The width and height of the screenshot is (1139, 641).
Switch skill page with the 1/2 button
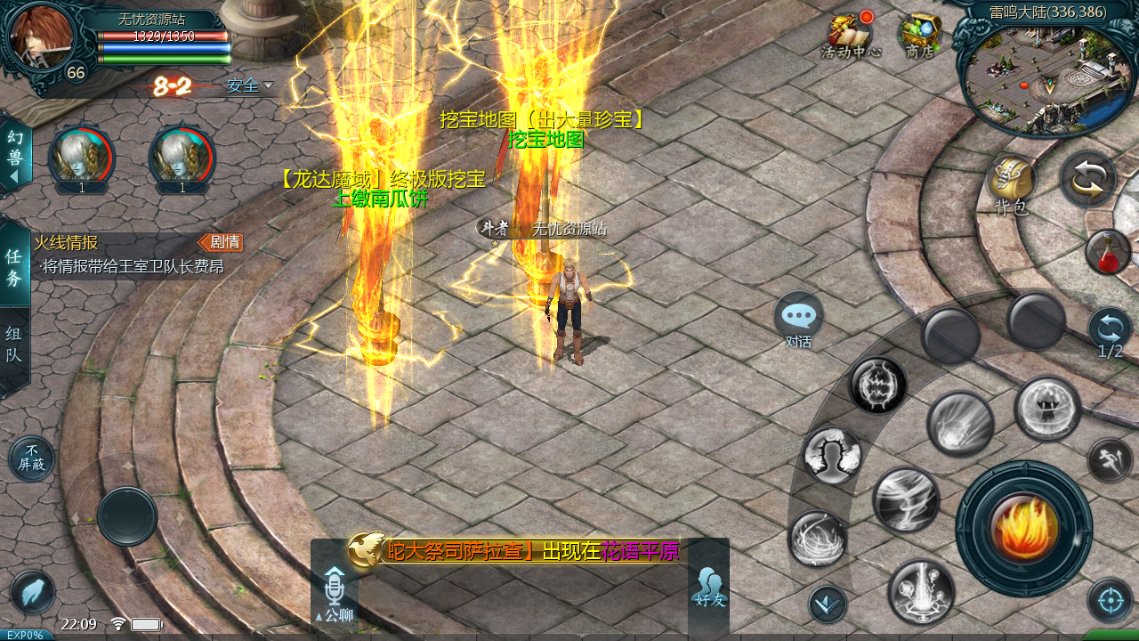[1110, 331]
